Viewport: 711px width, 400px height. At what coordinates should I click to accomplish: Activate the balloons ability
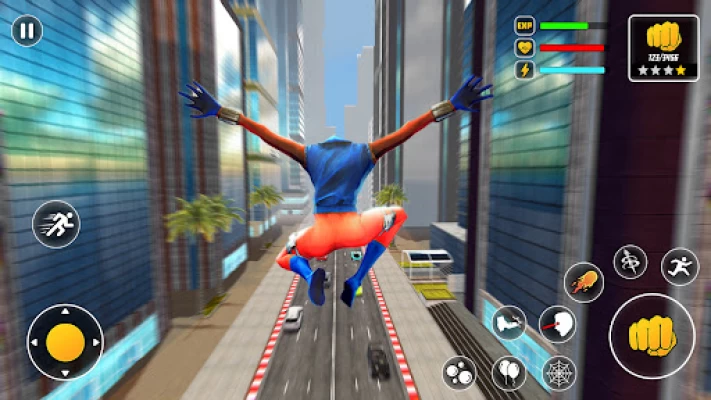(509, 373)
